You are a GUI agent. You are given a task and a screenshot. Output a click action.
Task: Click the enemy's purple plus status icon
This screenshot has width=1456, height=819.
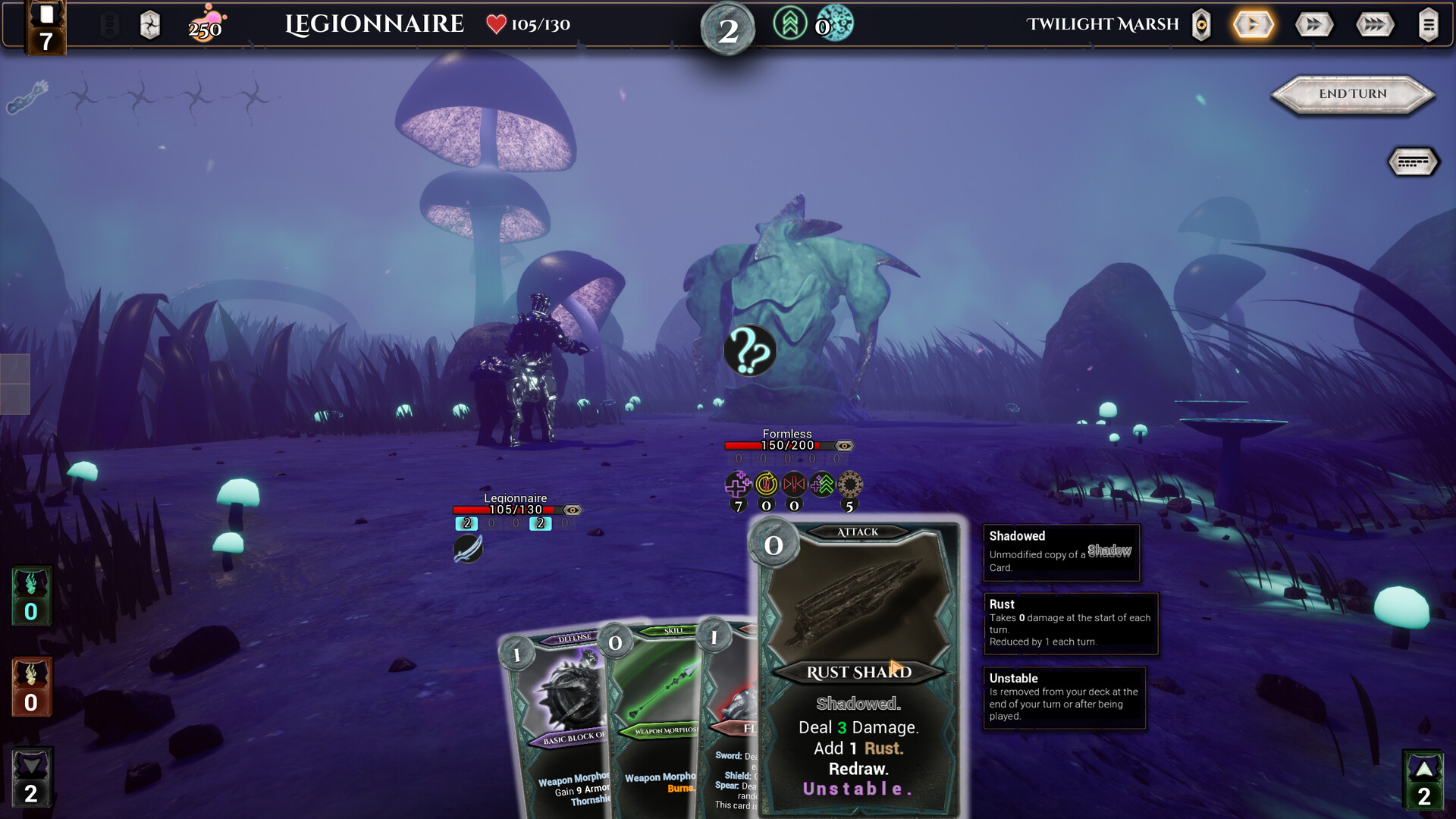point(738,484)
